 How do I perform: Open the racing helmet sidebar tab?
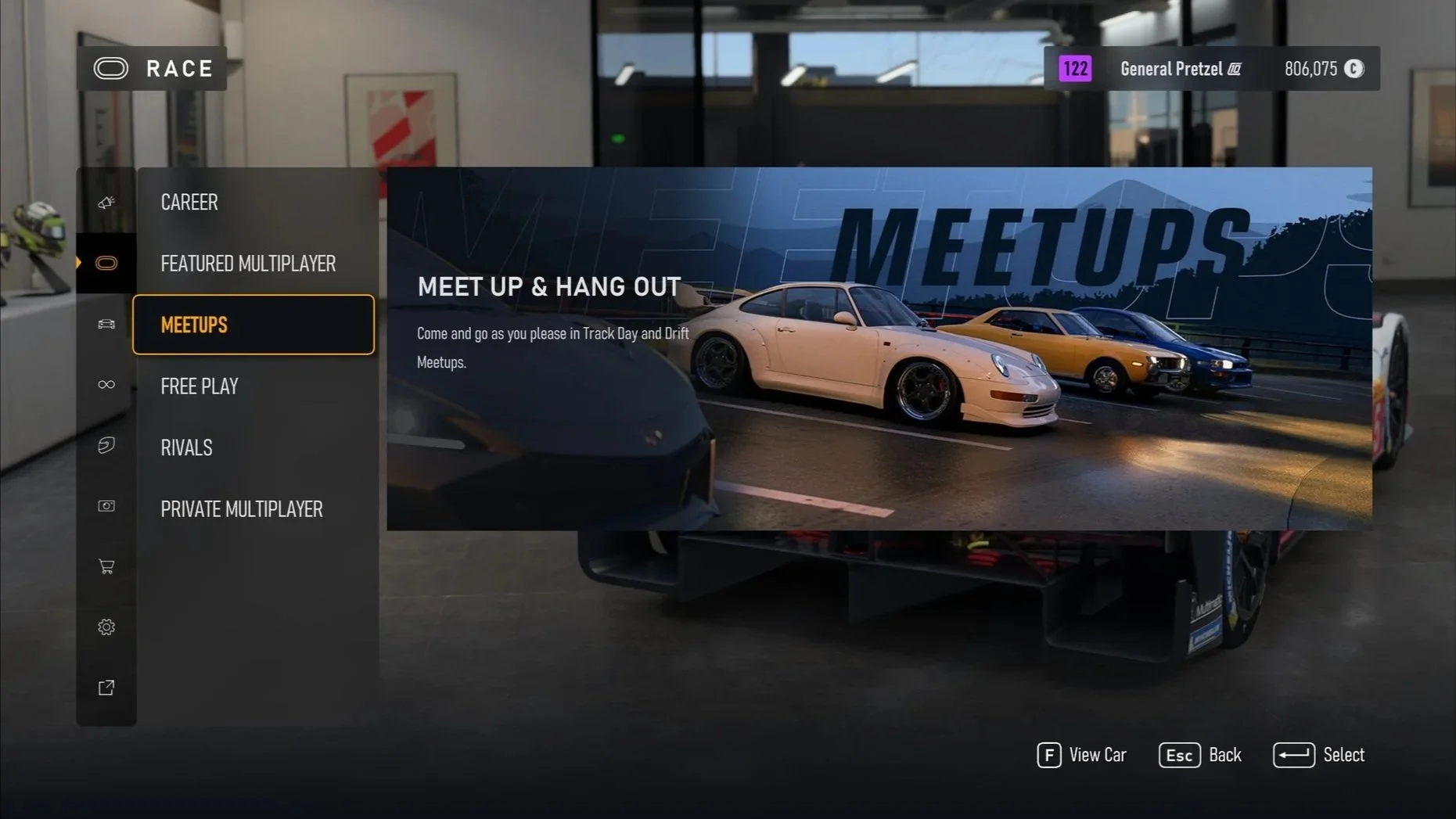pos(106,445)
